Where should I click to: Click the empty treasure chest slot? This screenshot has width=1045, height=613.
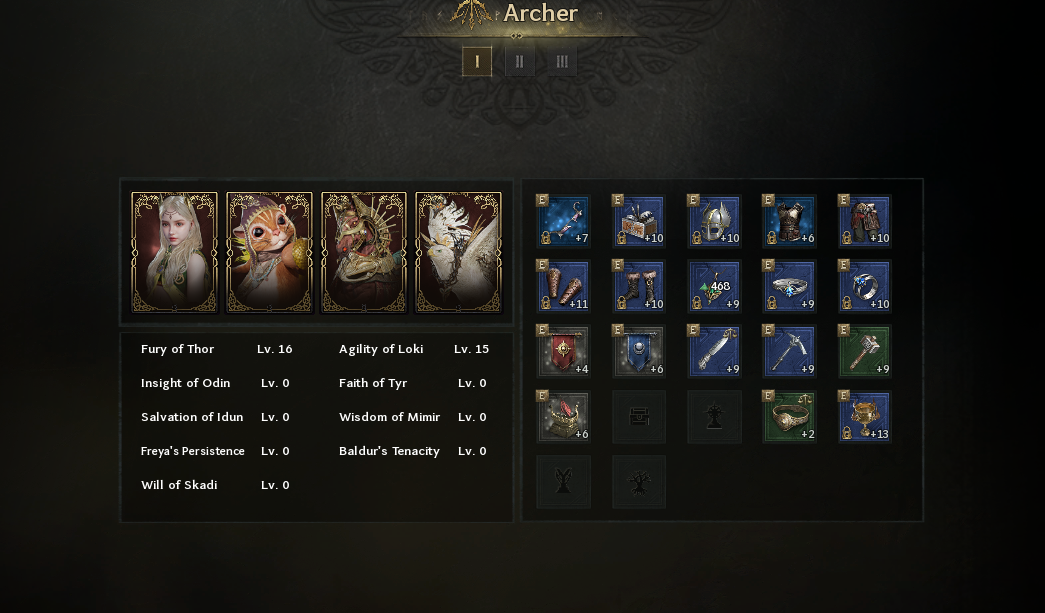639,417
